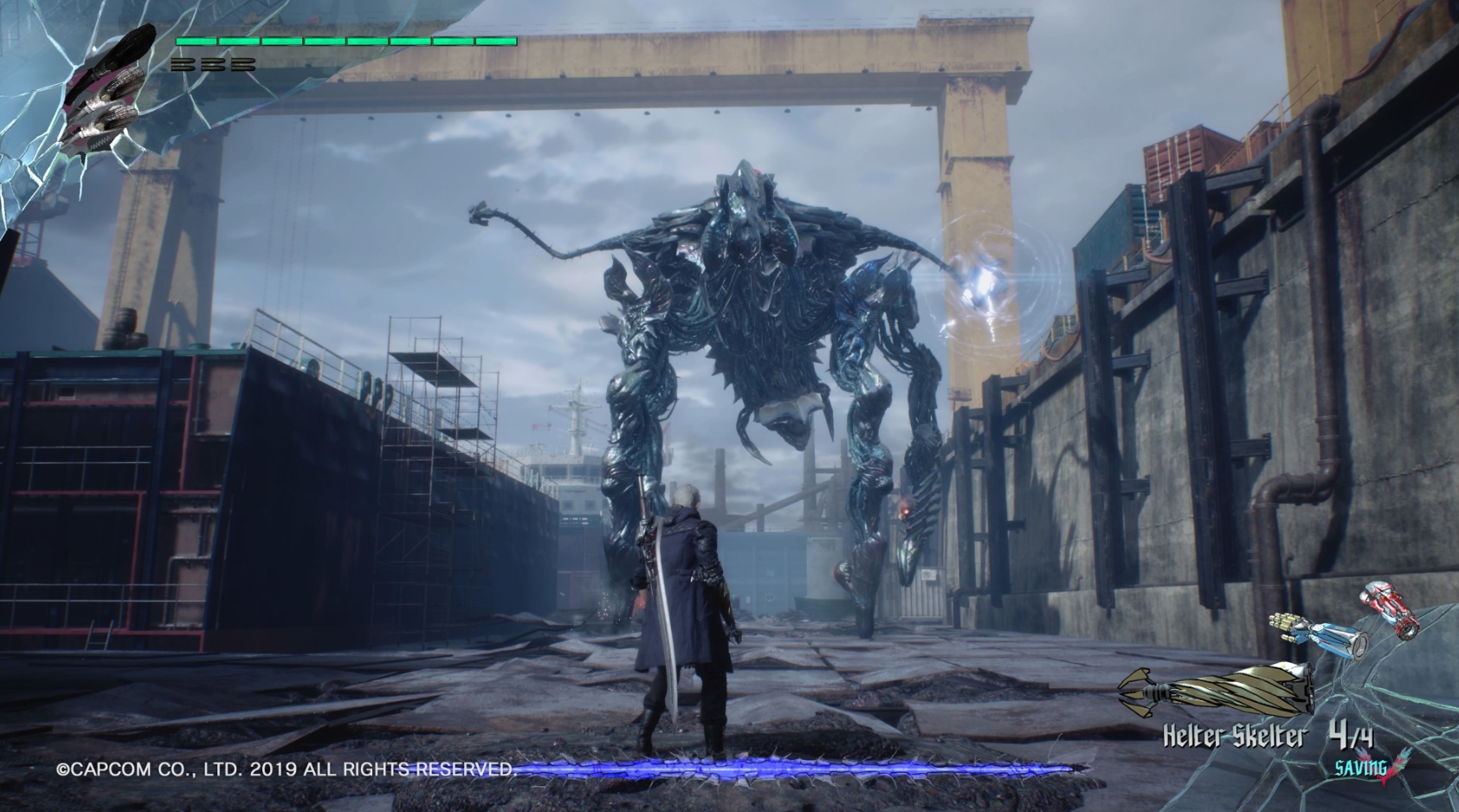Screen dimensions: 1459x812
Task: Click the first bullet charge icon under the health bar
Action: (185, 62)
